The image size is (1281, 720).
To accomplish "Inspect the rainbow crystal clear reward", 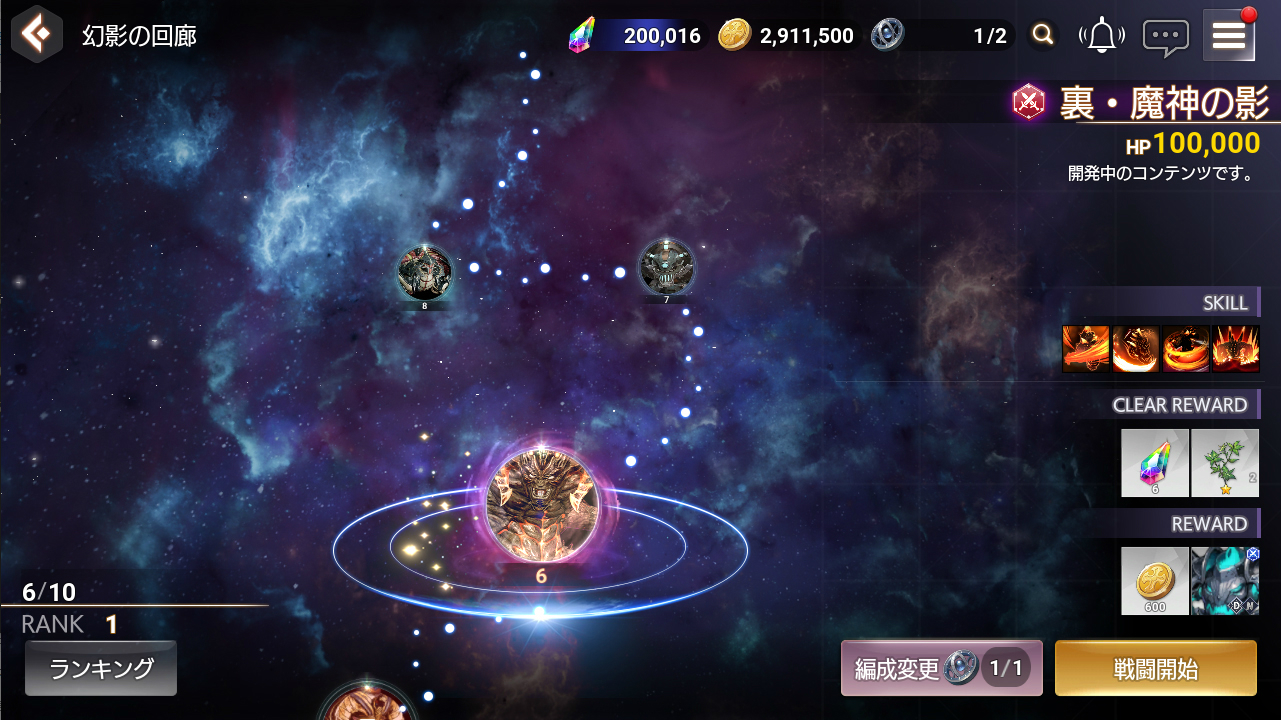I will coord(1155,463).
